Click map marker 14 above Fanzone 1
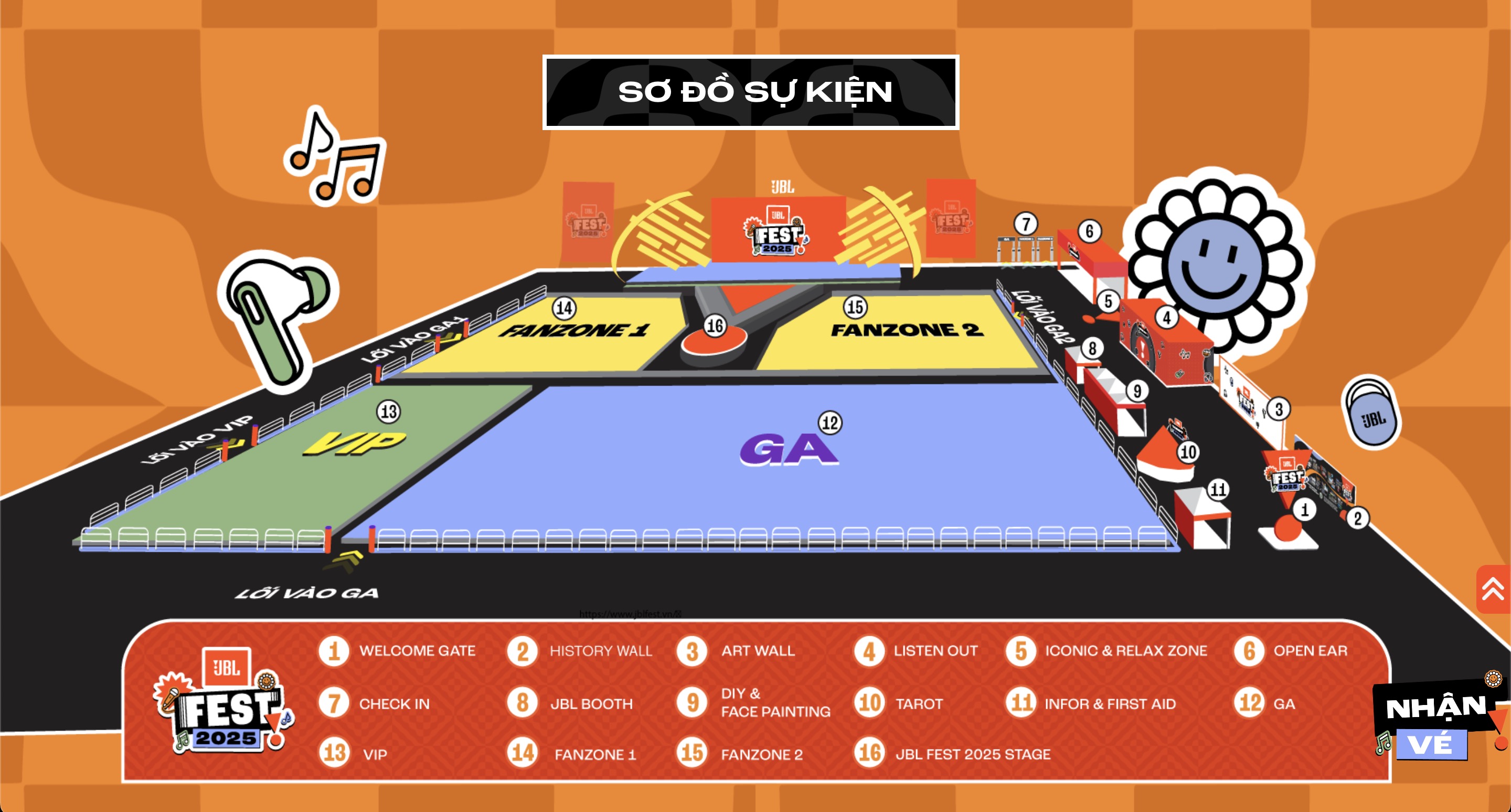1511x812 pixels. click(x=565, y=308)
